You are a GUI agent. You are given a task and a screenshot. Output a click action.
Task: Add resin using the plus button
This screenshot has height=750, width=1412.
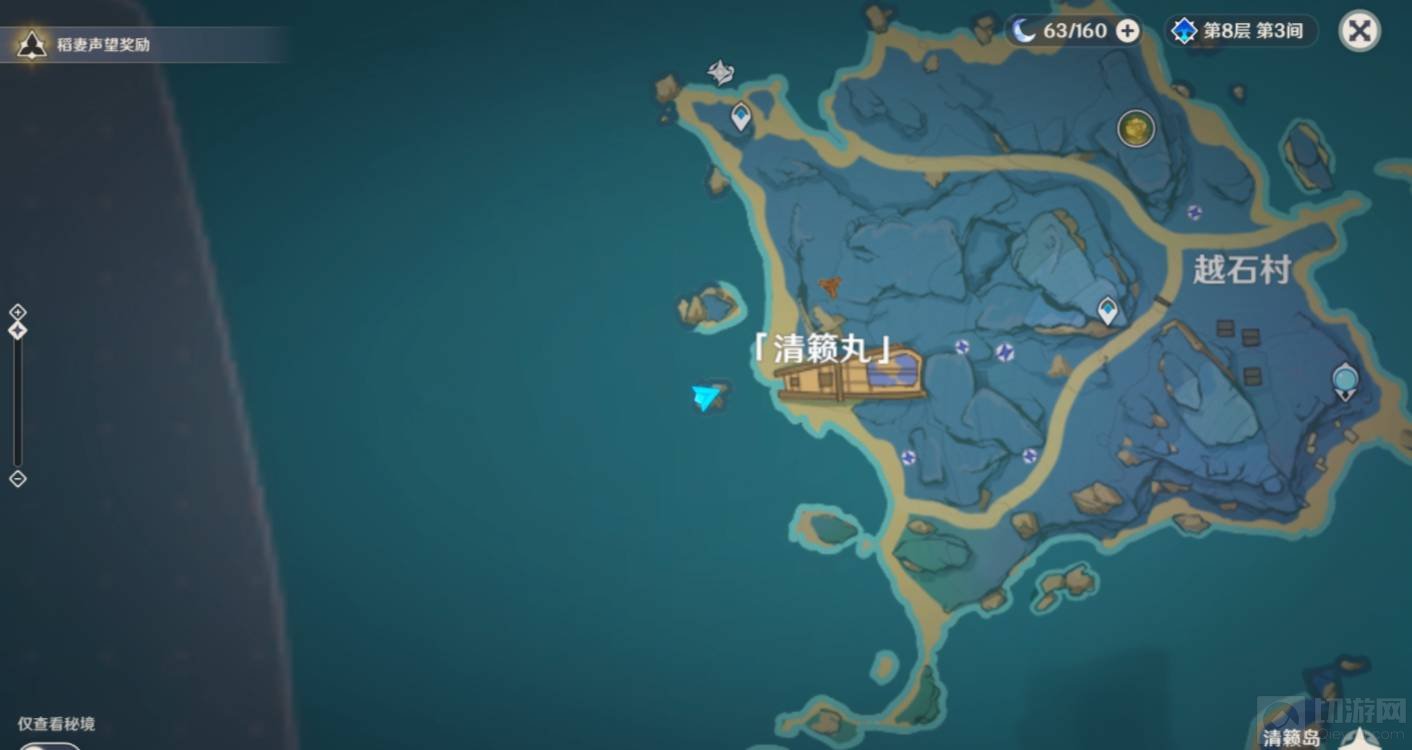point(1127,31)
